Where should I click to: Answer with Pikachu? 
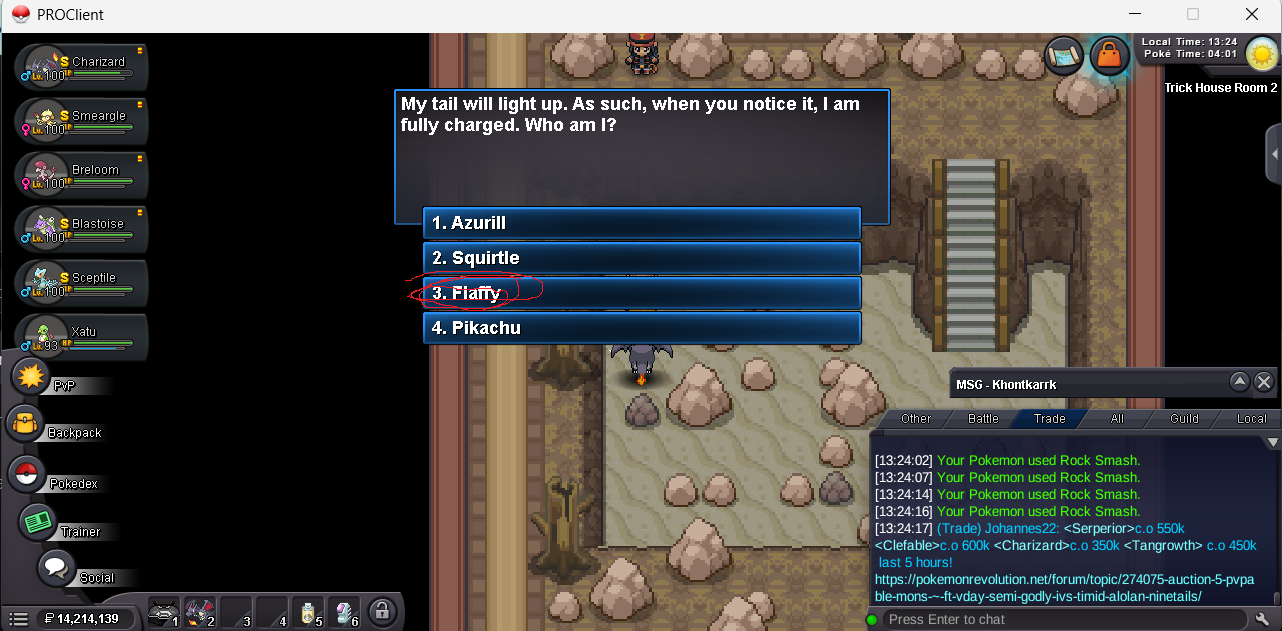[x=641, y=328]
